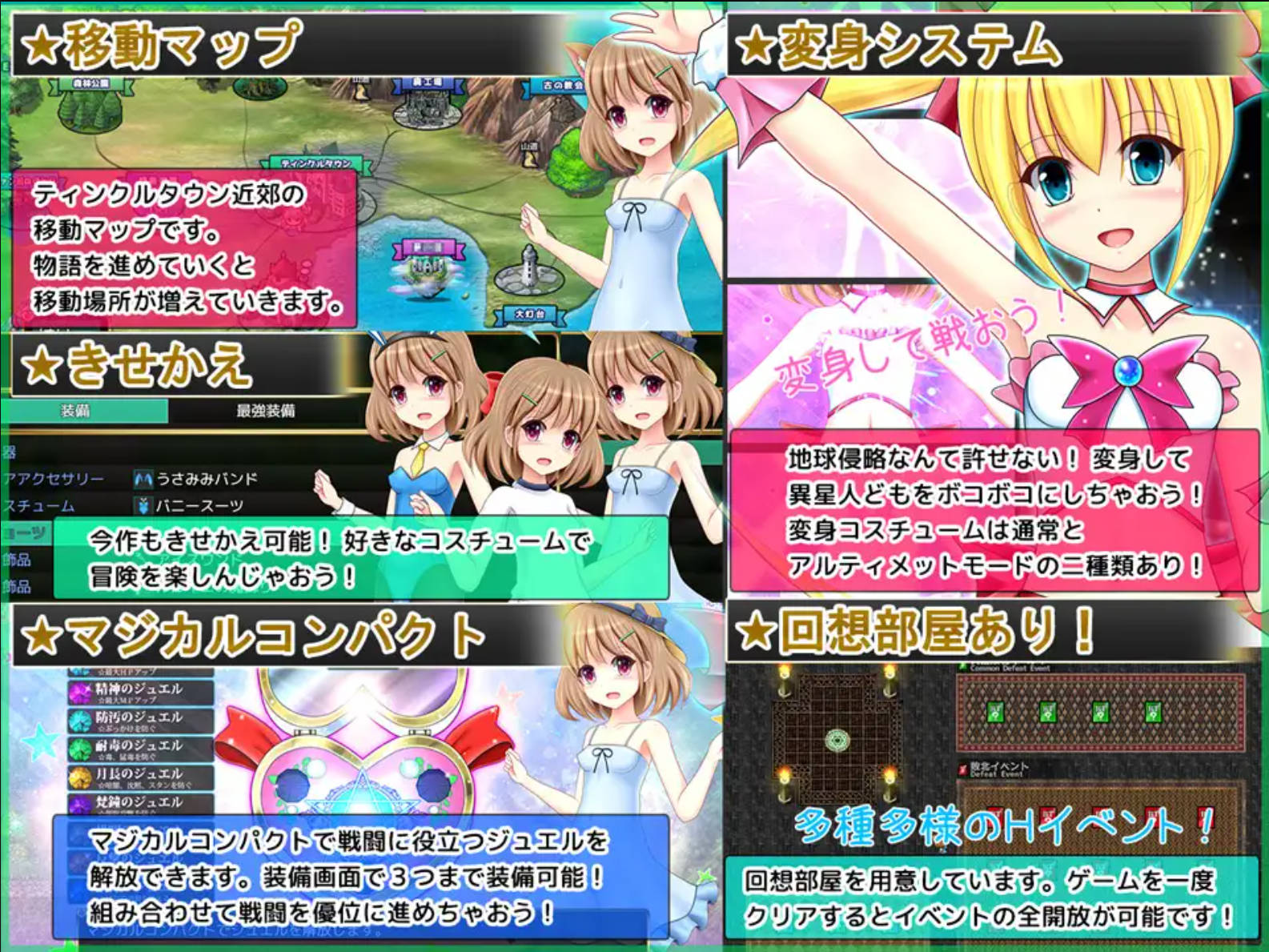
Task: Select the 精神のジュエル purple gem icon
Action: 80,692
